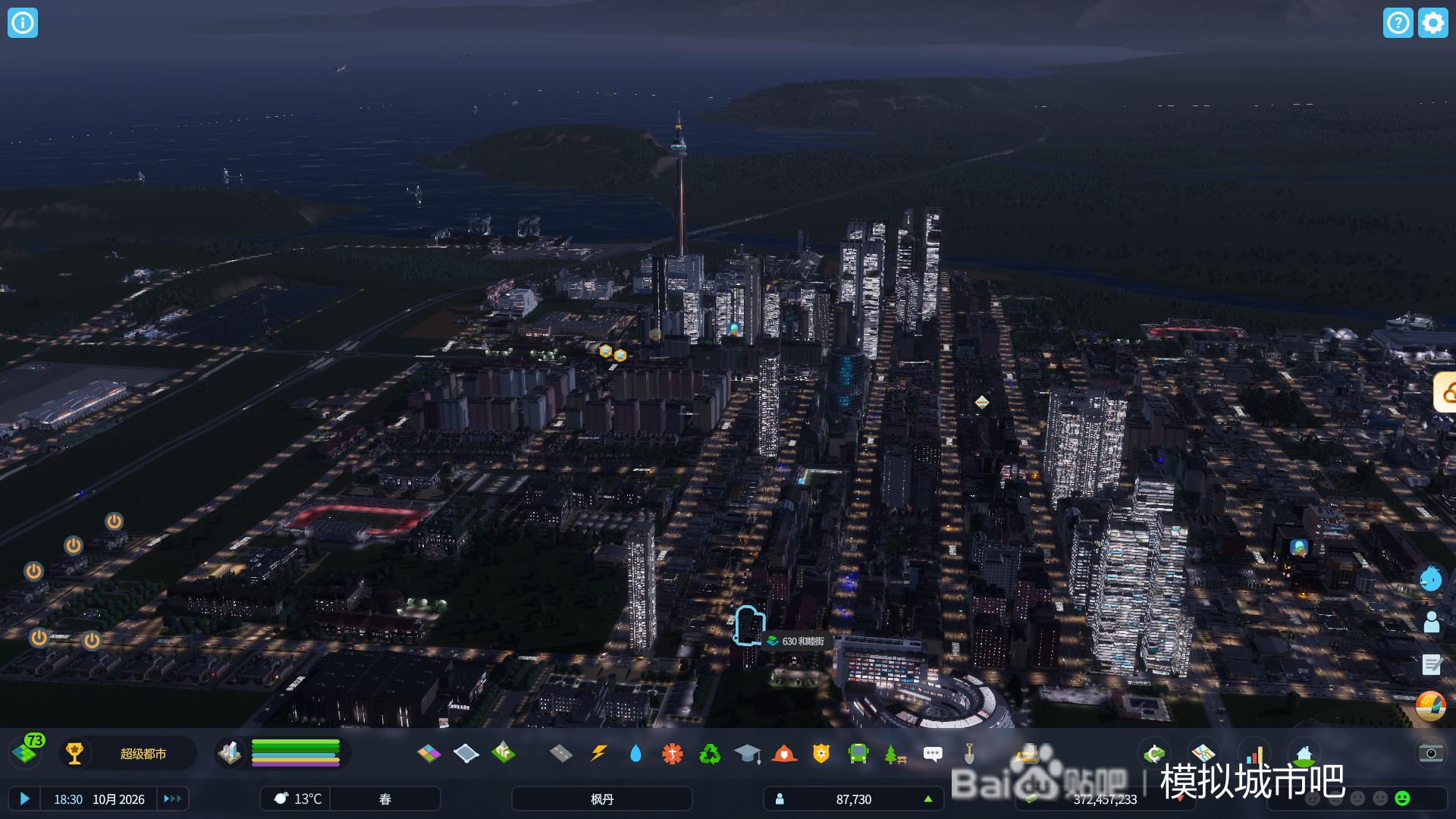
Task: Open the zoning tool menu
Action: 428,753
